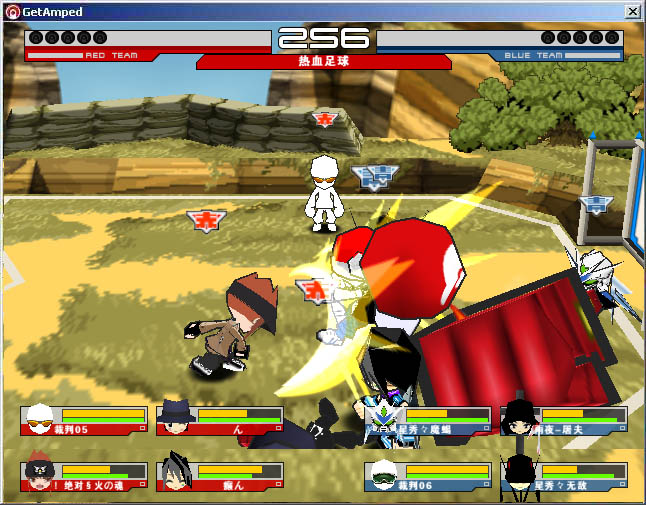Image resolution: width=646 pixels, height=505 pixels.
Task: Select player panel 裁判05
Action: 84,420
